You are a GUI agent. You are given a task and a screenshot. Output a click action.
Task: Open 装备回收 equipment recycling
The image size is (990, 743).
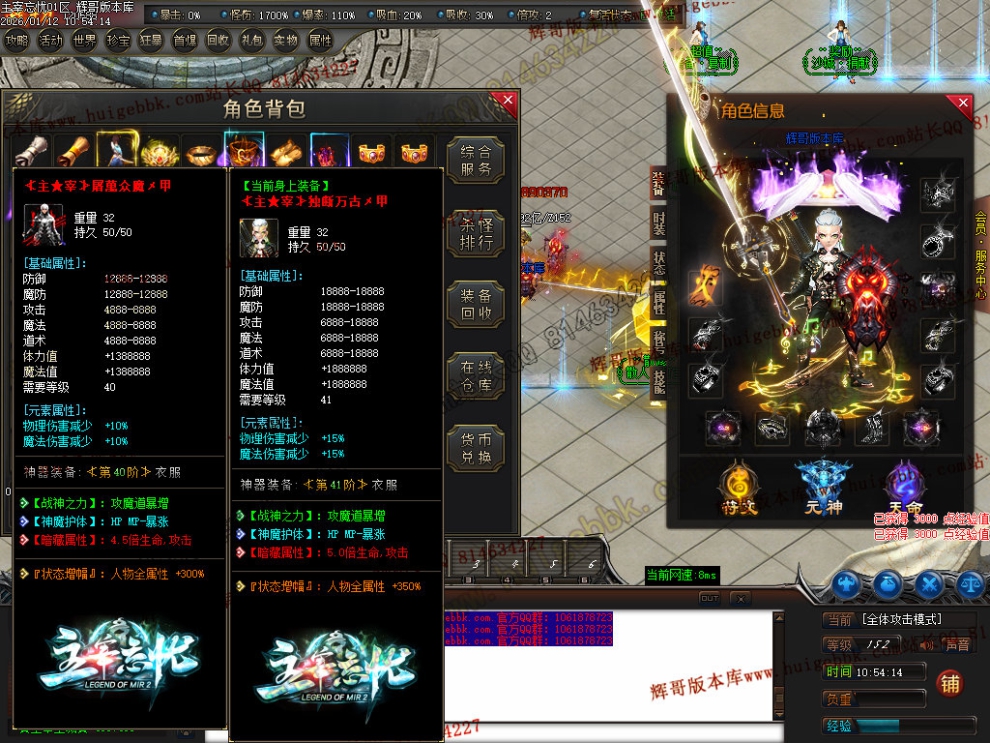tap(475, 305)
